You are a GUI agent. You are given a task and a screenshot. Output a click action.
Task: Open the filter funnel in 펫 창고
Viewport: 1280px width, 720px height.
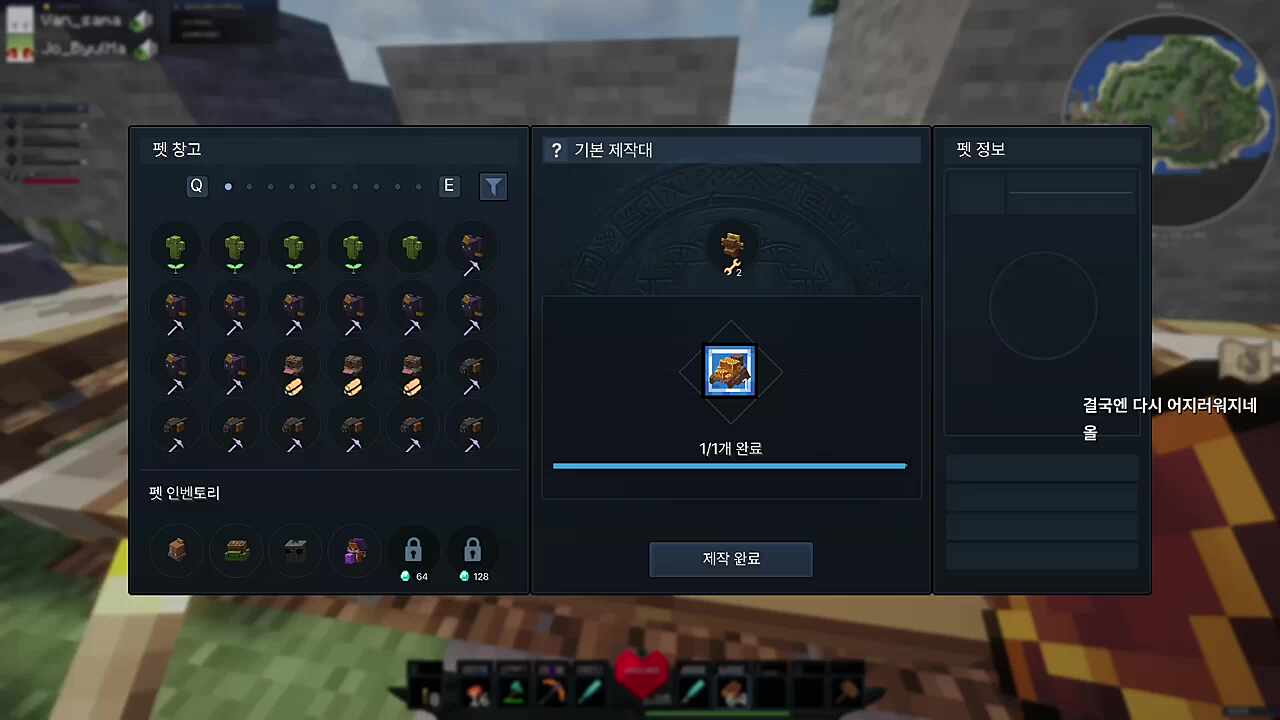click(x=493, y=186)
